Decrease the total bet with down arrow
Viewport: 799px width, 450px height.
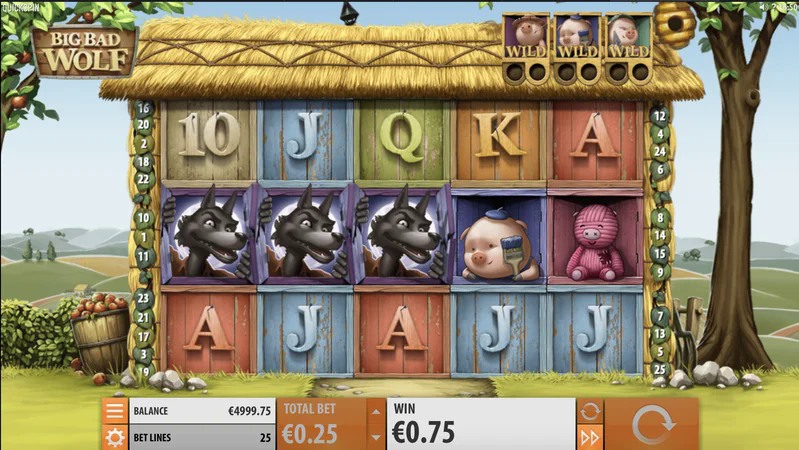(x=376, y=437)
